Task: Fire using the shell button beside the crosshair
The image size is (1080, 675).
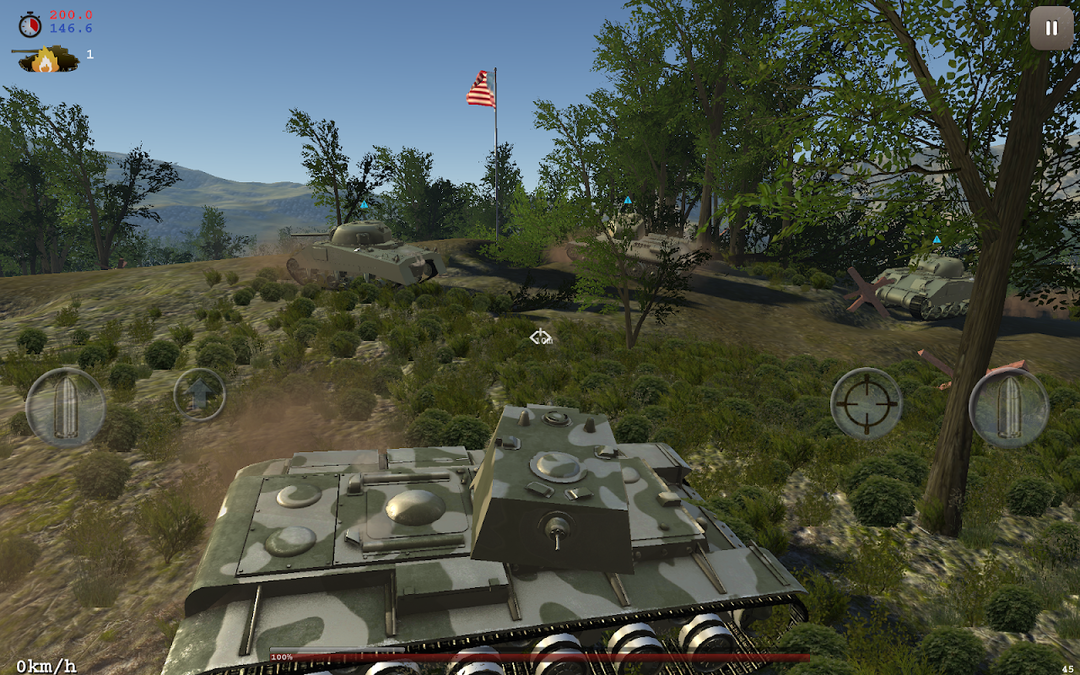Action: tap(1008, 407)
